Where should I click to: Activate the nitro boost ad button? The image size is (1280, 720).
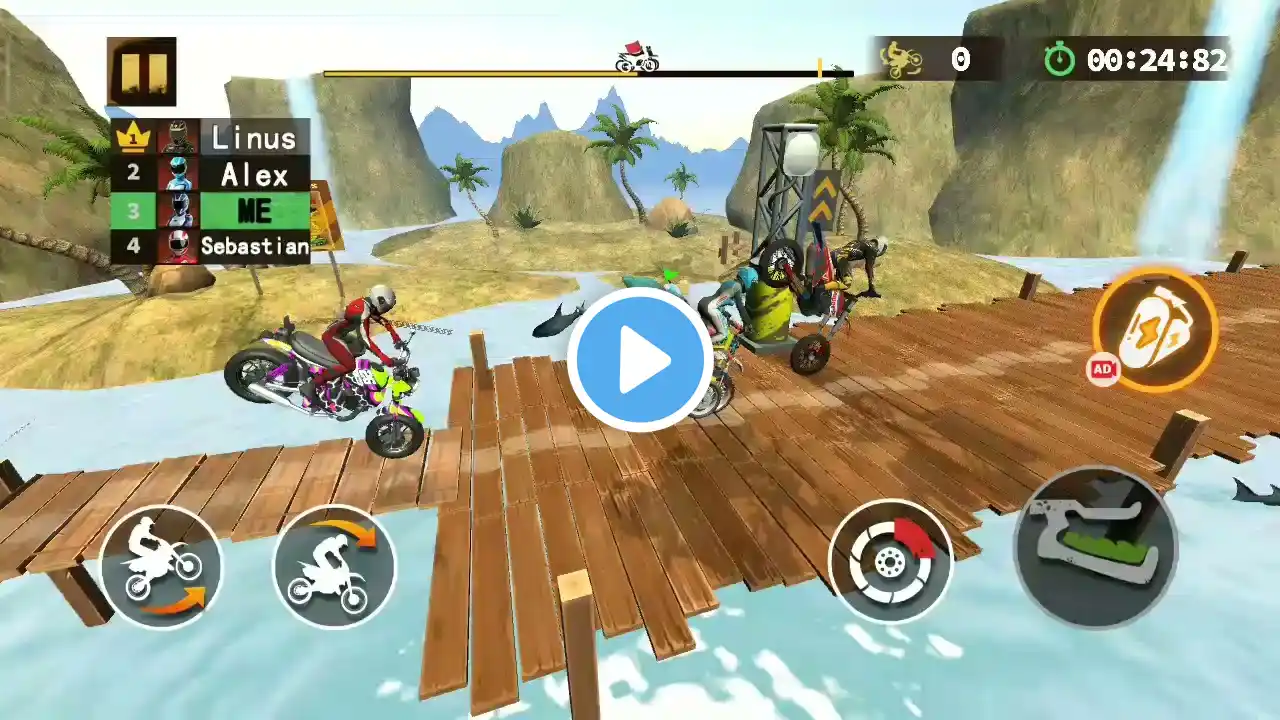(x=1155, y=329)
